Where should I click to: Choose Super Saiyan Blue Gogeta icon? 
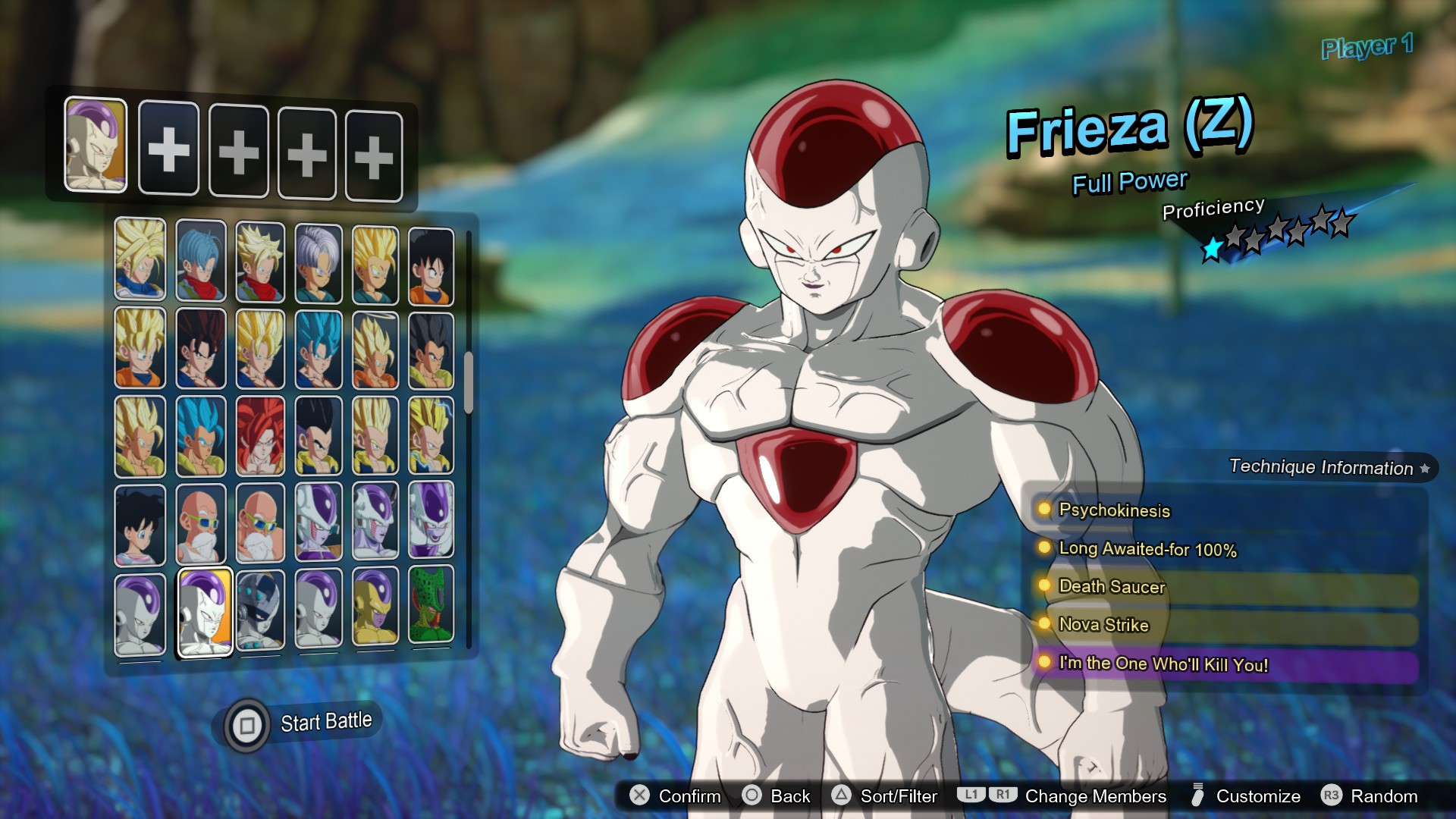(200, 436)
